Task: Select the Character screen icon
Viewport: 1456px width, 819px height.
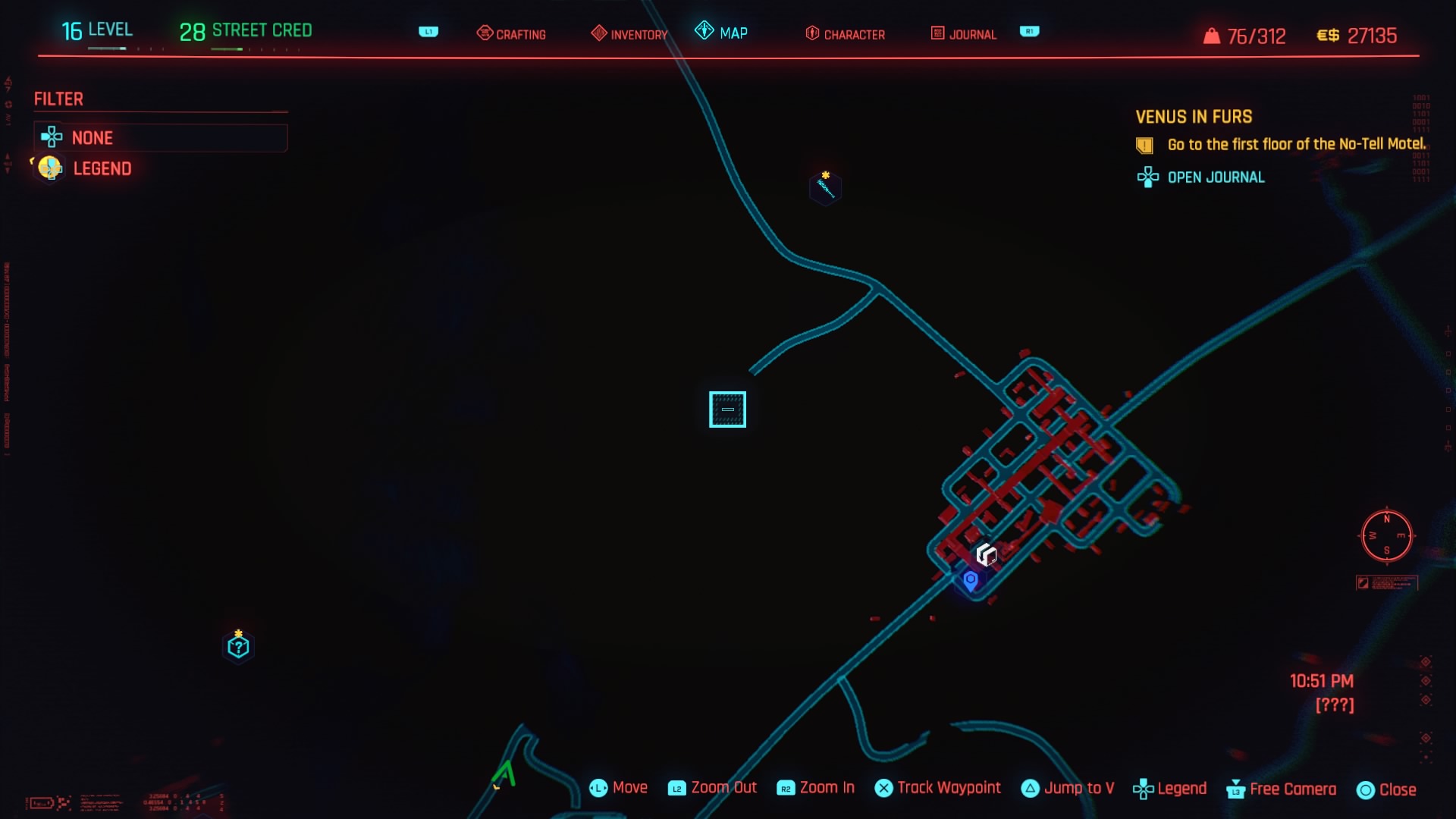Action: pyautogui.click(x=812, y=33)
